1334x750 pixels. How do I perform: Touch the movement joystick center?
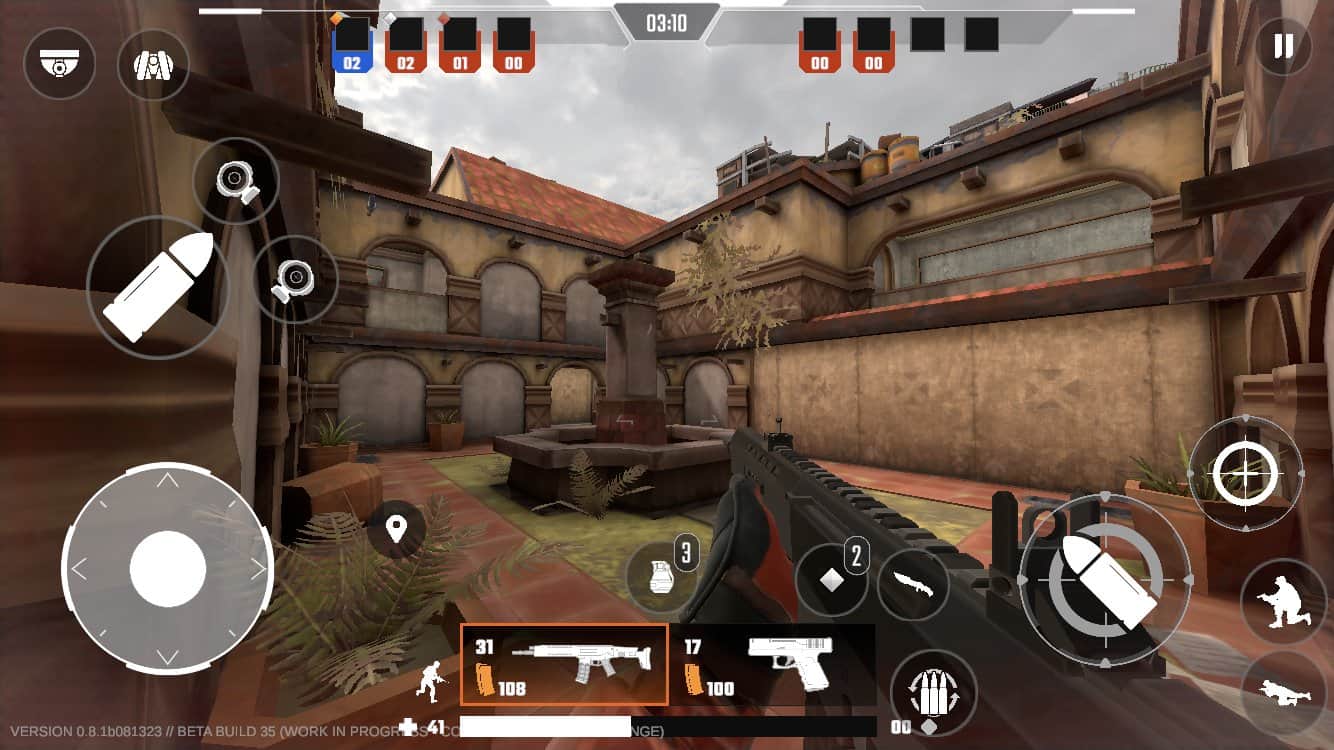click(167, 568)
